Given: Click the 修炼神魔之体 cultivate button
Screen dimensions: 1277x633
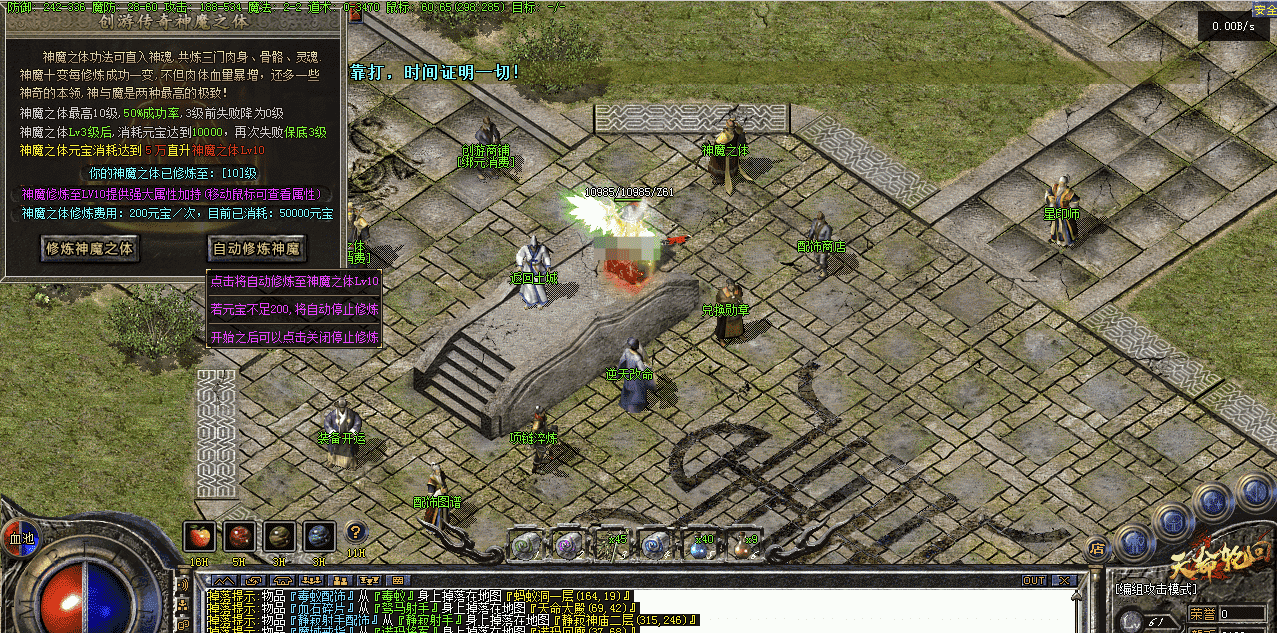Looking at the screenshot, I should pyautogui.click(x=90, y=247).
